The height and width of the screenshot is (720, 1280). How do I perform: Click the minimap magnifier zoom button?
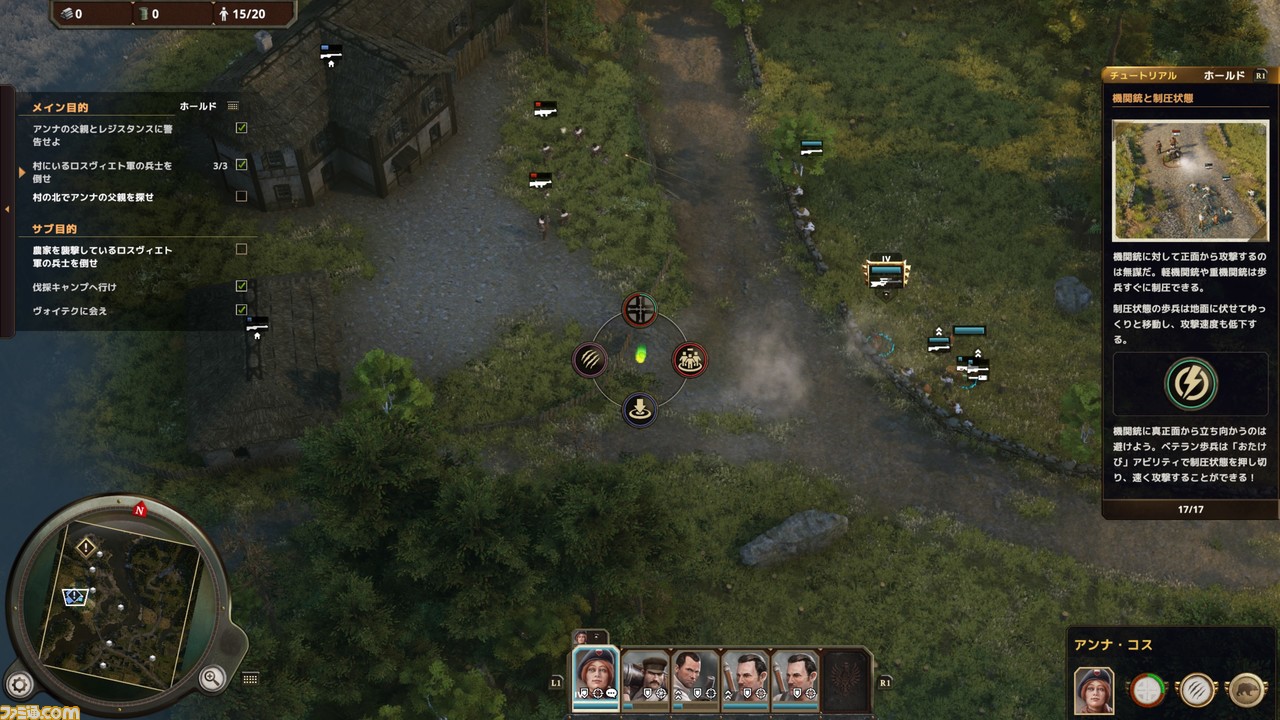pyautogui.click(x=212, y=679)
